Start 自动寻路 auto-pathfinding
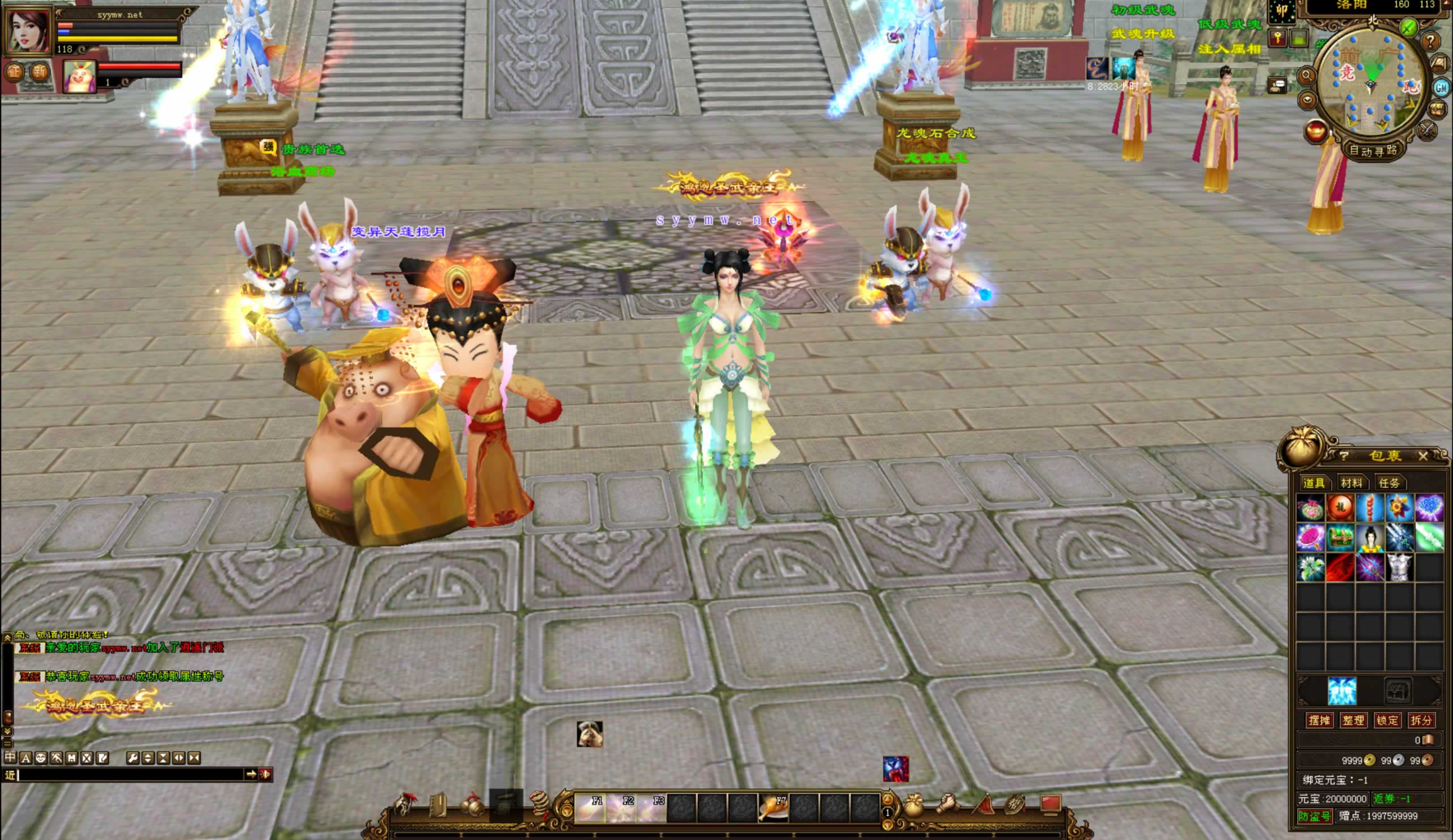 1372,151
